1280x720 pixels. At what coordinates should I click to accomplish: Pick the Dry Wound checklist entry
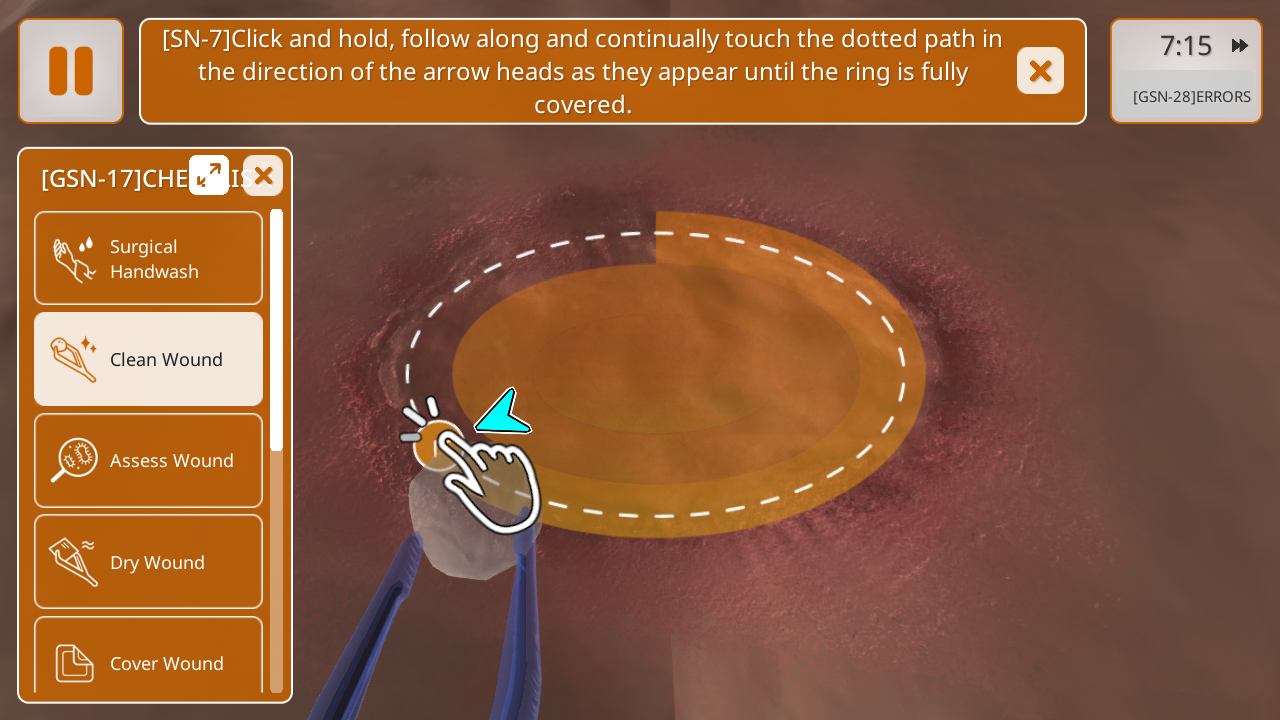[149, 562]
